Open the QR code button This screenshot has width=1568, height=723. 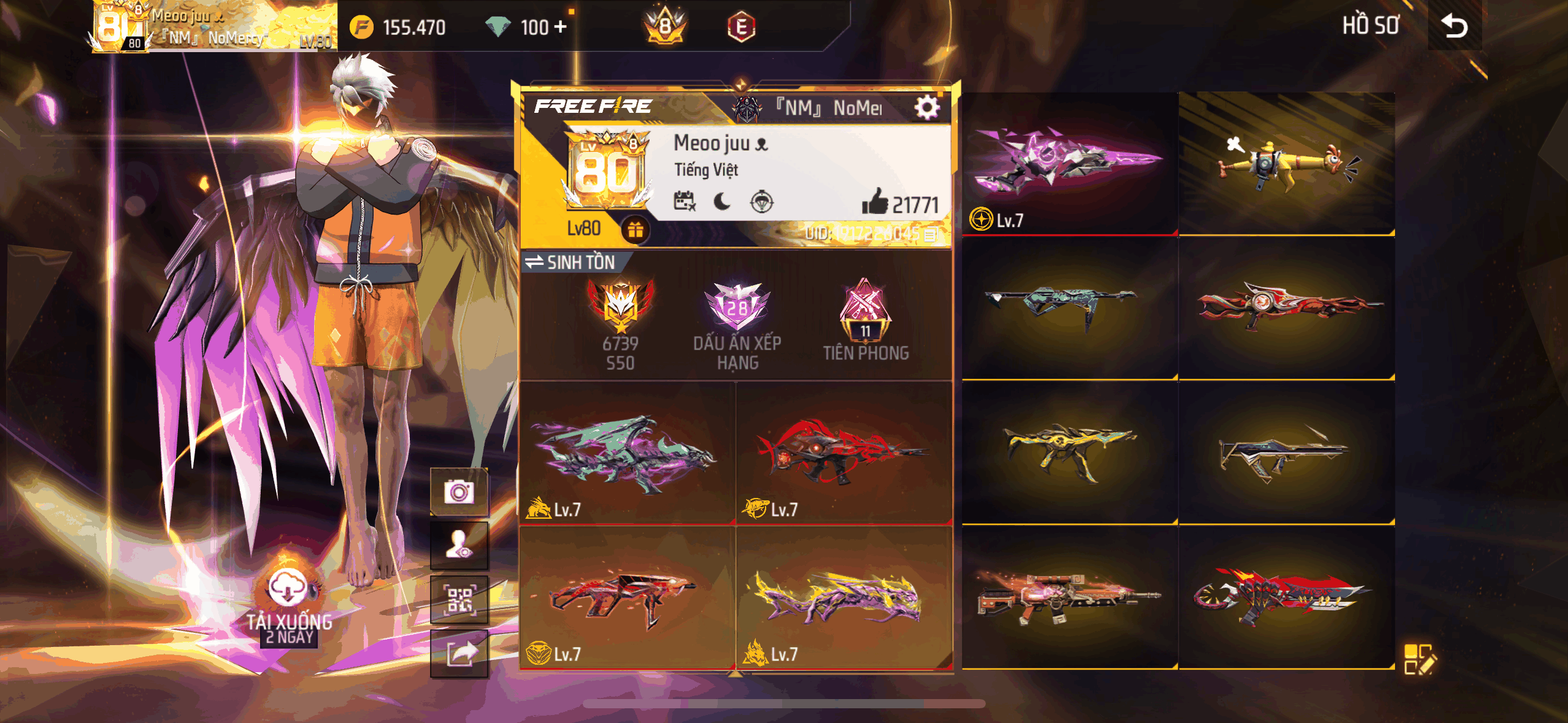[x=459, y=600]
